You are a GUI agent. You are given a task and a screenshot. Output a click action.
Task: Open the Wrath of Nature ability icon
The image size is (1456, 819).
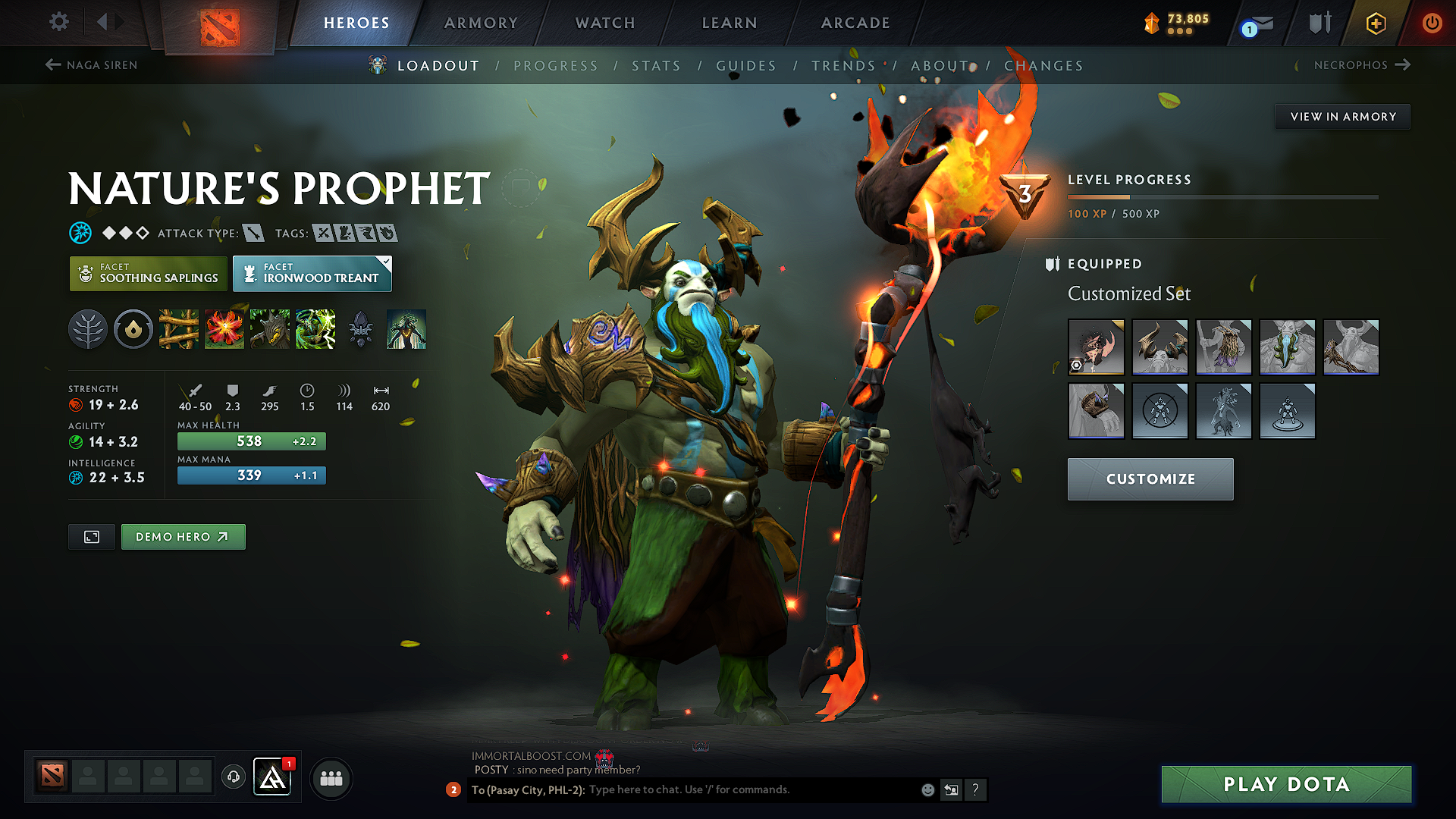click(315, 329)
